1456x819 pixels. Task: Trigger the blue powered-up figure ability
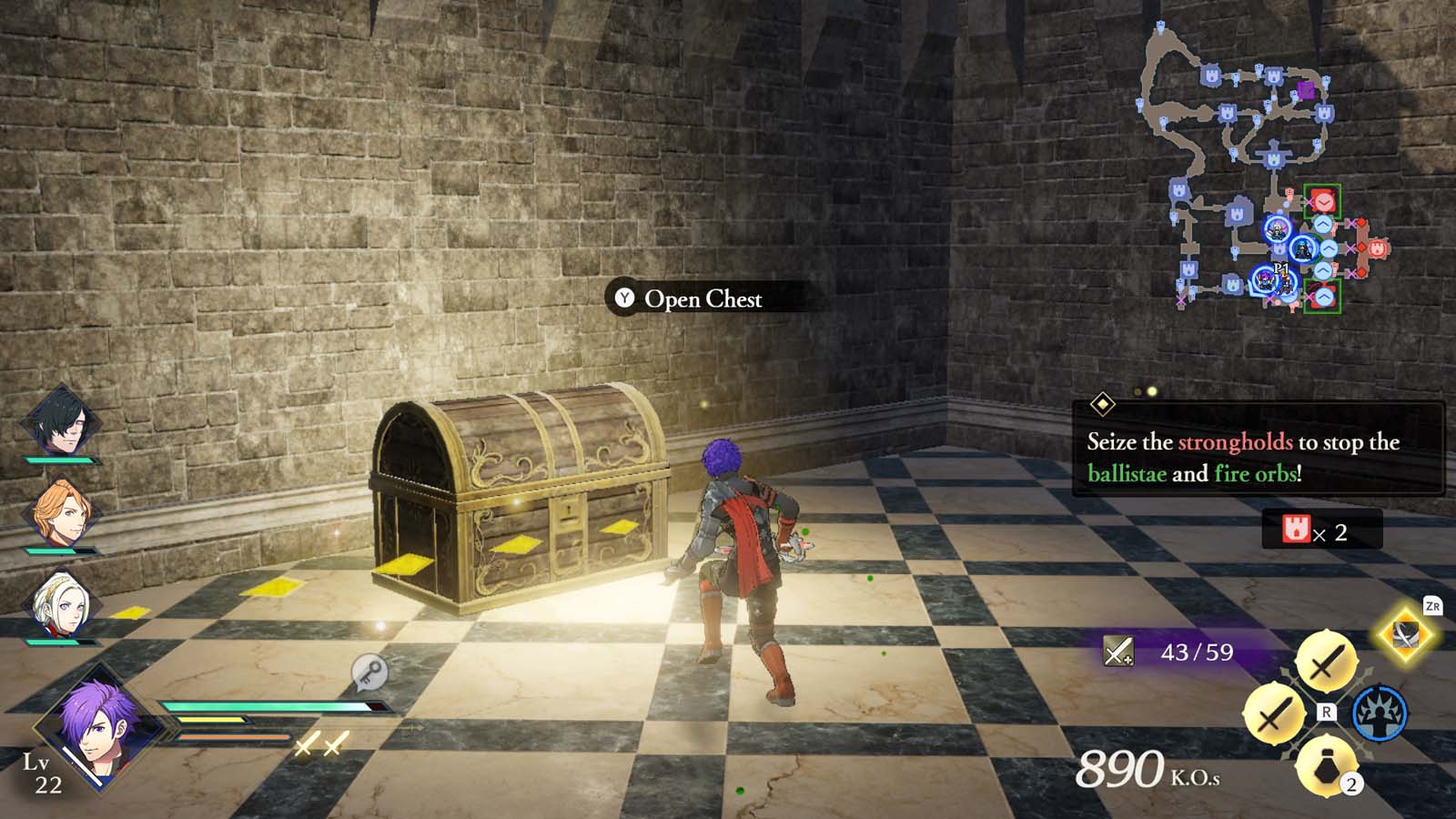tap(1379, 713)
